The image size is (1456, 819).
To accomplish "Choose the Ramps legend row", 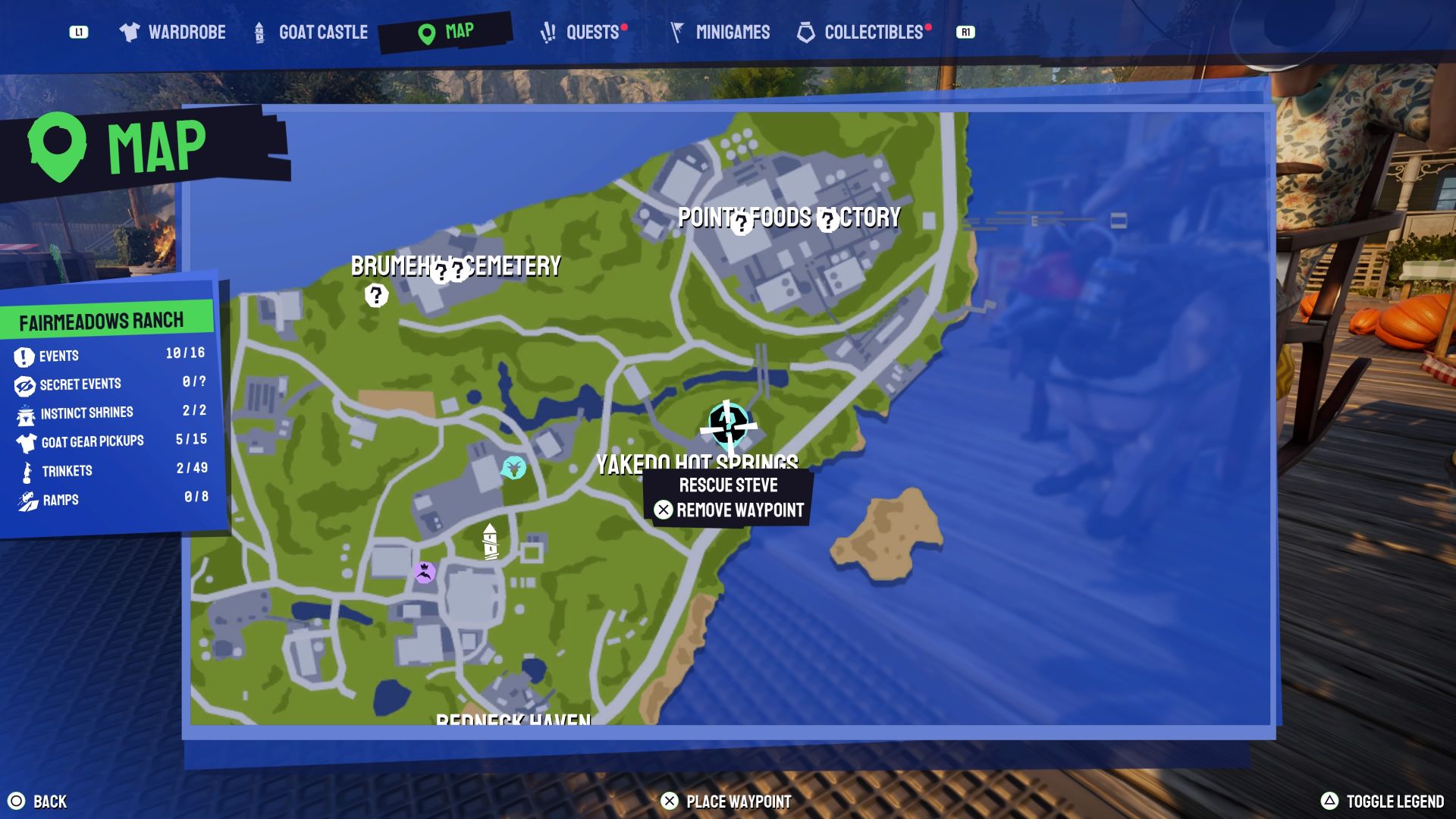I will [x=109, y=499].
